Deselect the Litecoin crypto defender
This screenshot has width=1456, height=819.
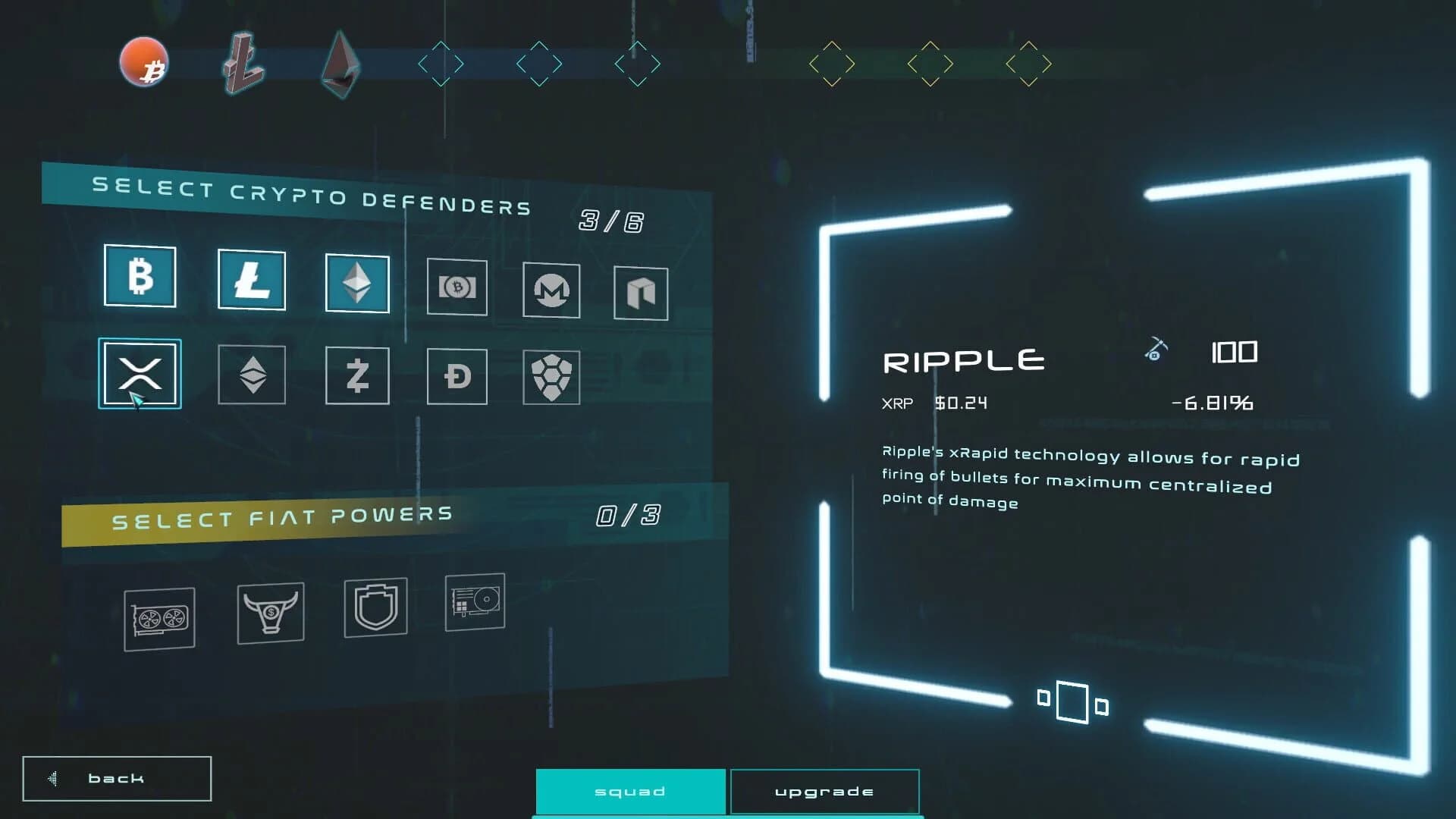[252, 281]
